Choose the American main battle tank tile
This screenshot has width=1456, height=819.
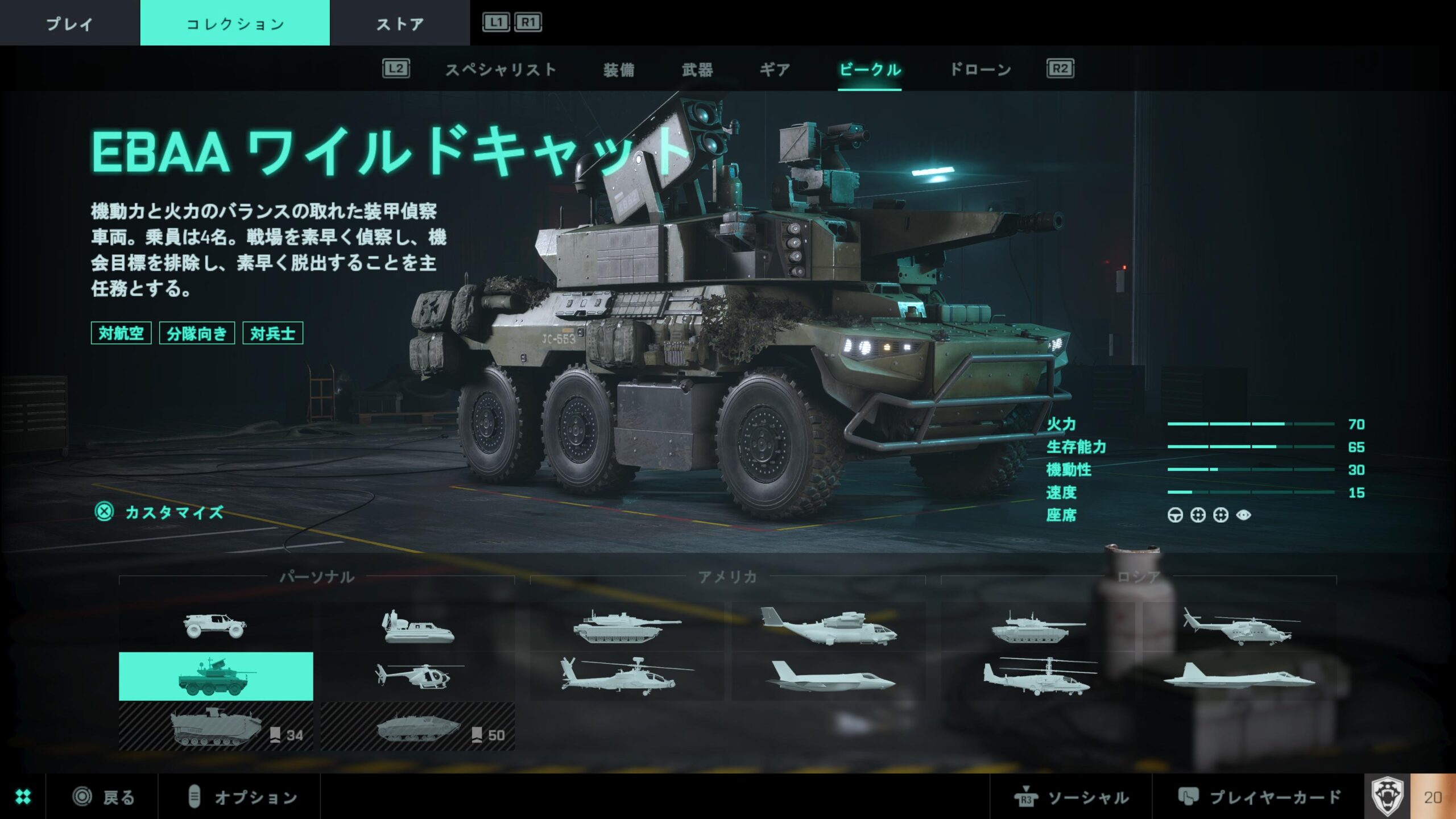[x=627, y=626]
